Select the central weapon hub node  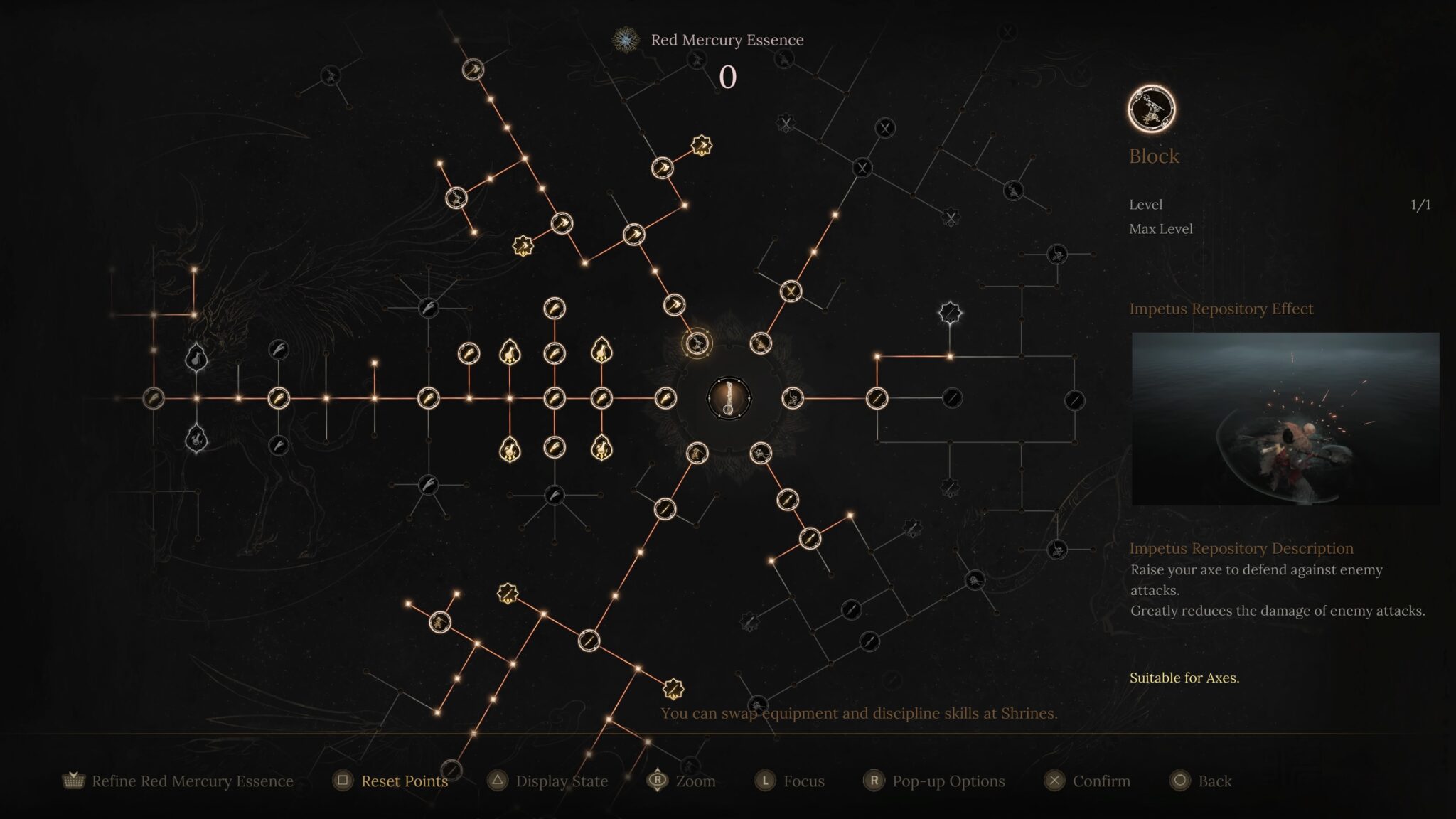tap(729, 398)
